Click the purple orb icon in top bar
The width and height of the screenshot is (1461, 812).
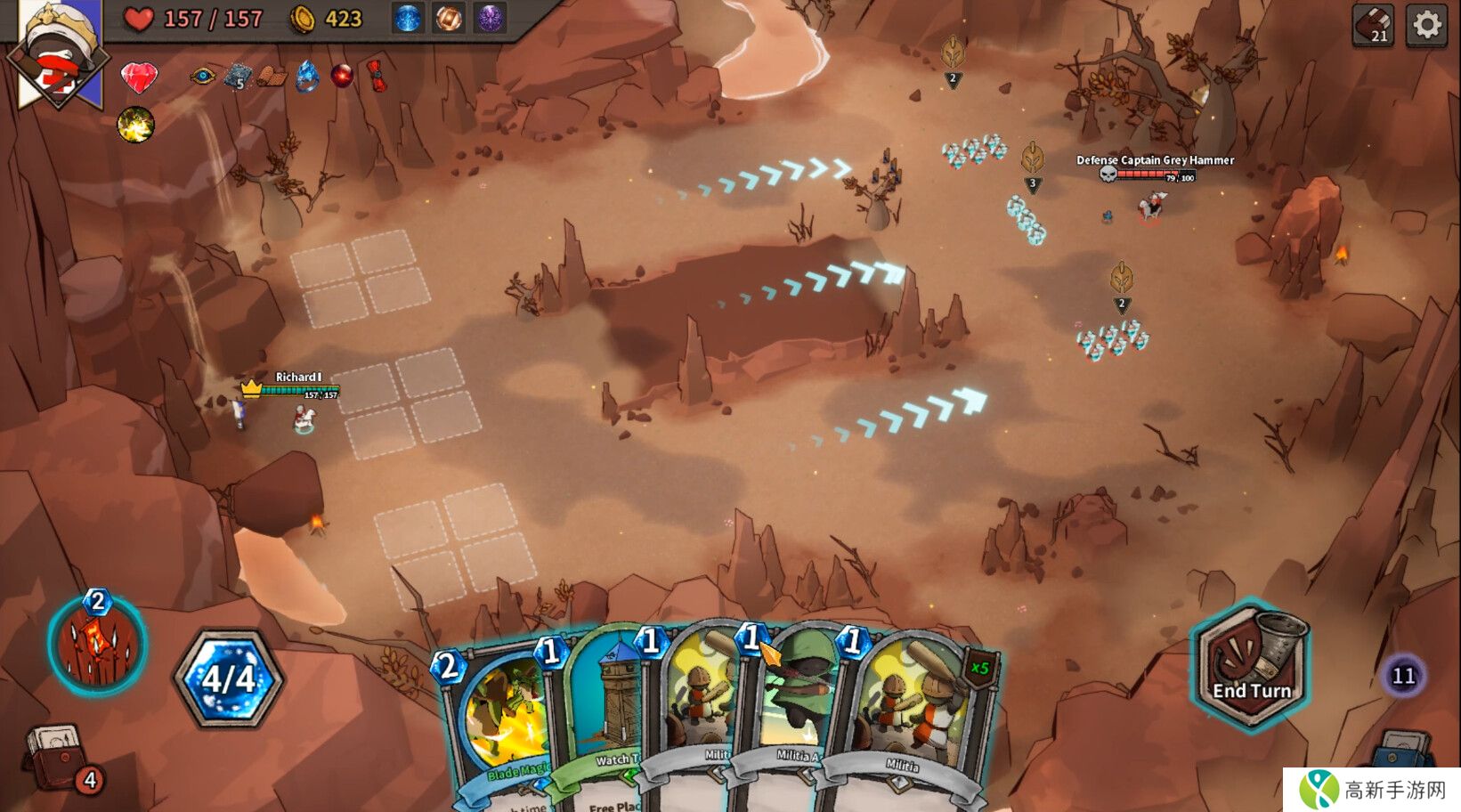tap(490, 19)
